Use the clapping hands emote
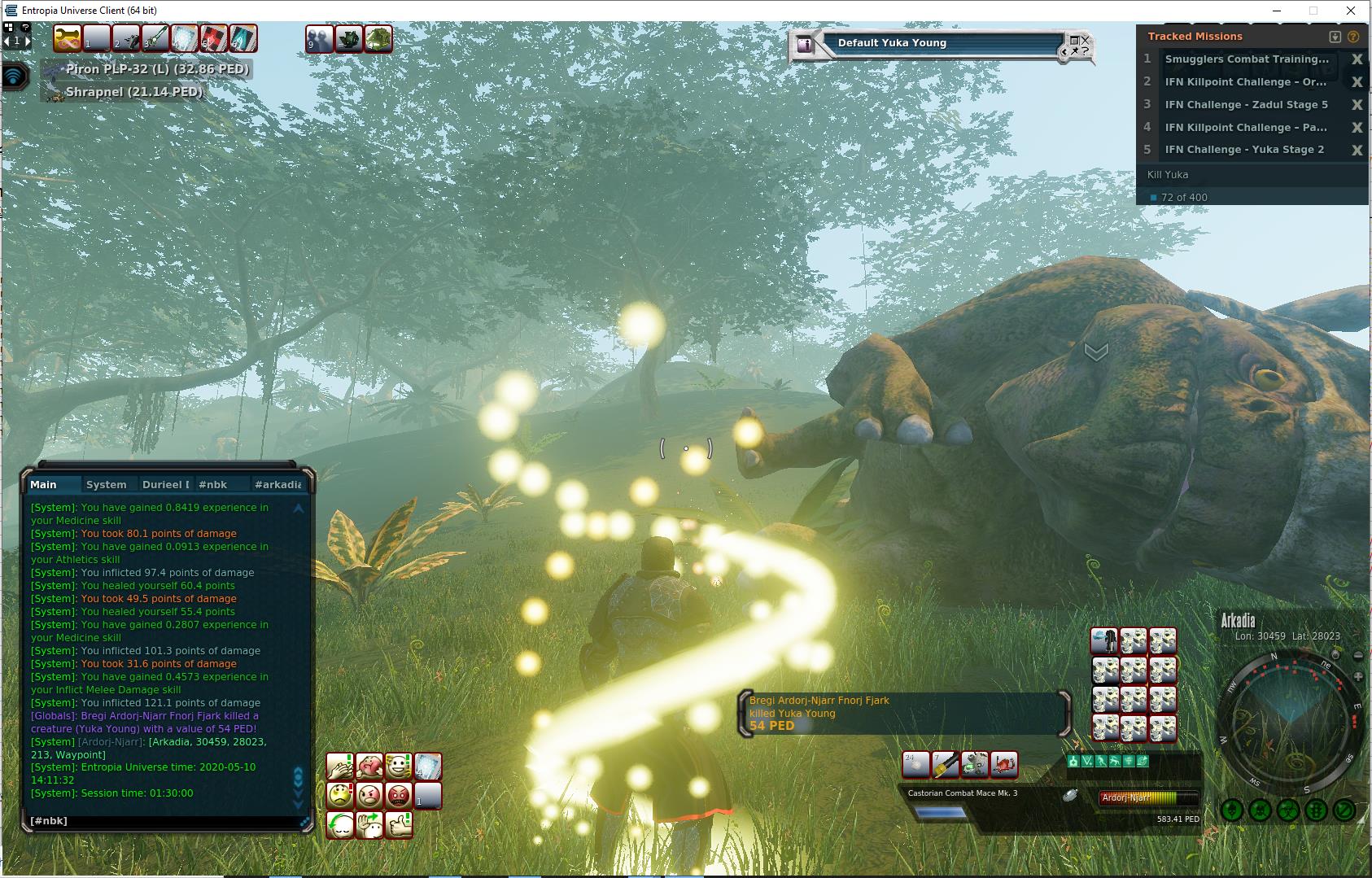 [339, 766]
